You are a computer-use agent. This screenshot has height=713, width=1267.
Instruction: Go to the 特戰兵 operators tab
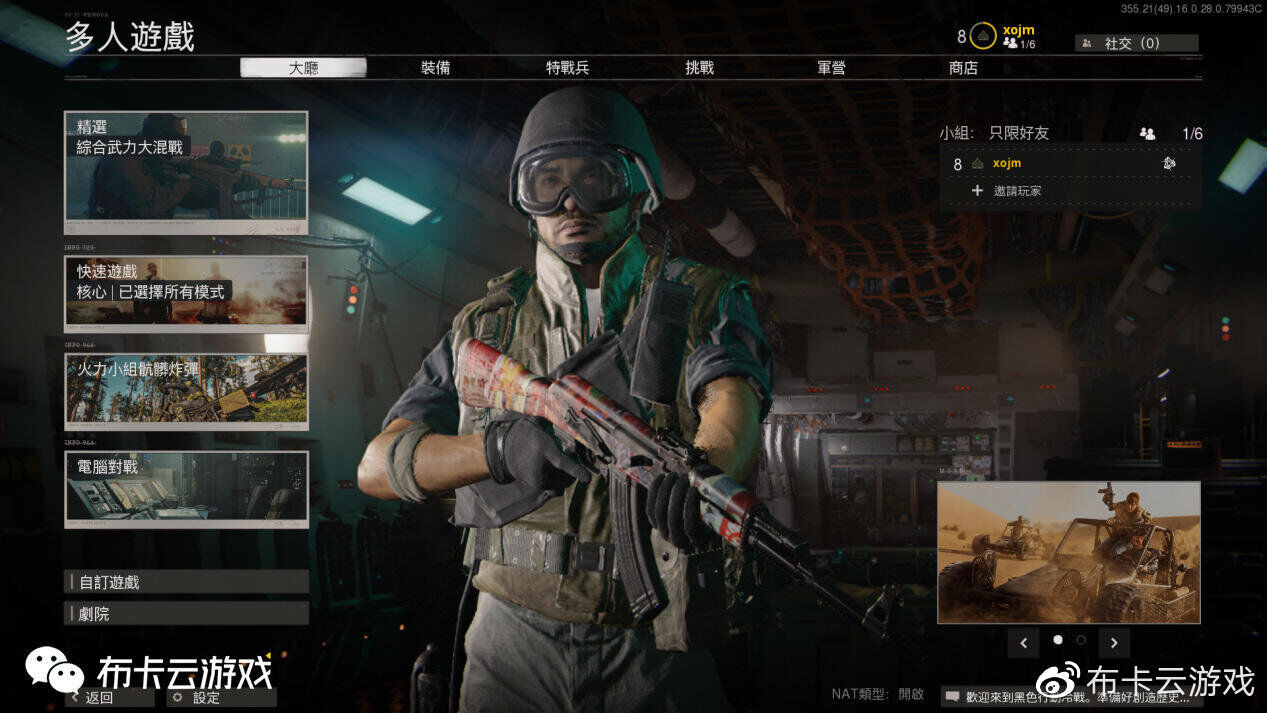(x=567, y=68)
